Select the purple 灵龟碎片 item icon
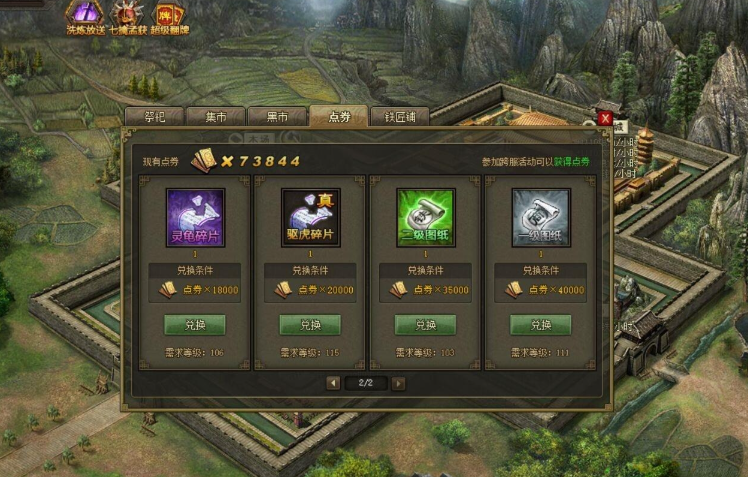Image resolution: width=748 pixels, height=477 pixels. (194, 218)
